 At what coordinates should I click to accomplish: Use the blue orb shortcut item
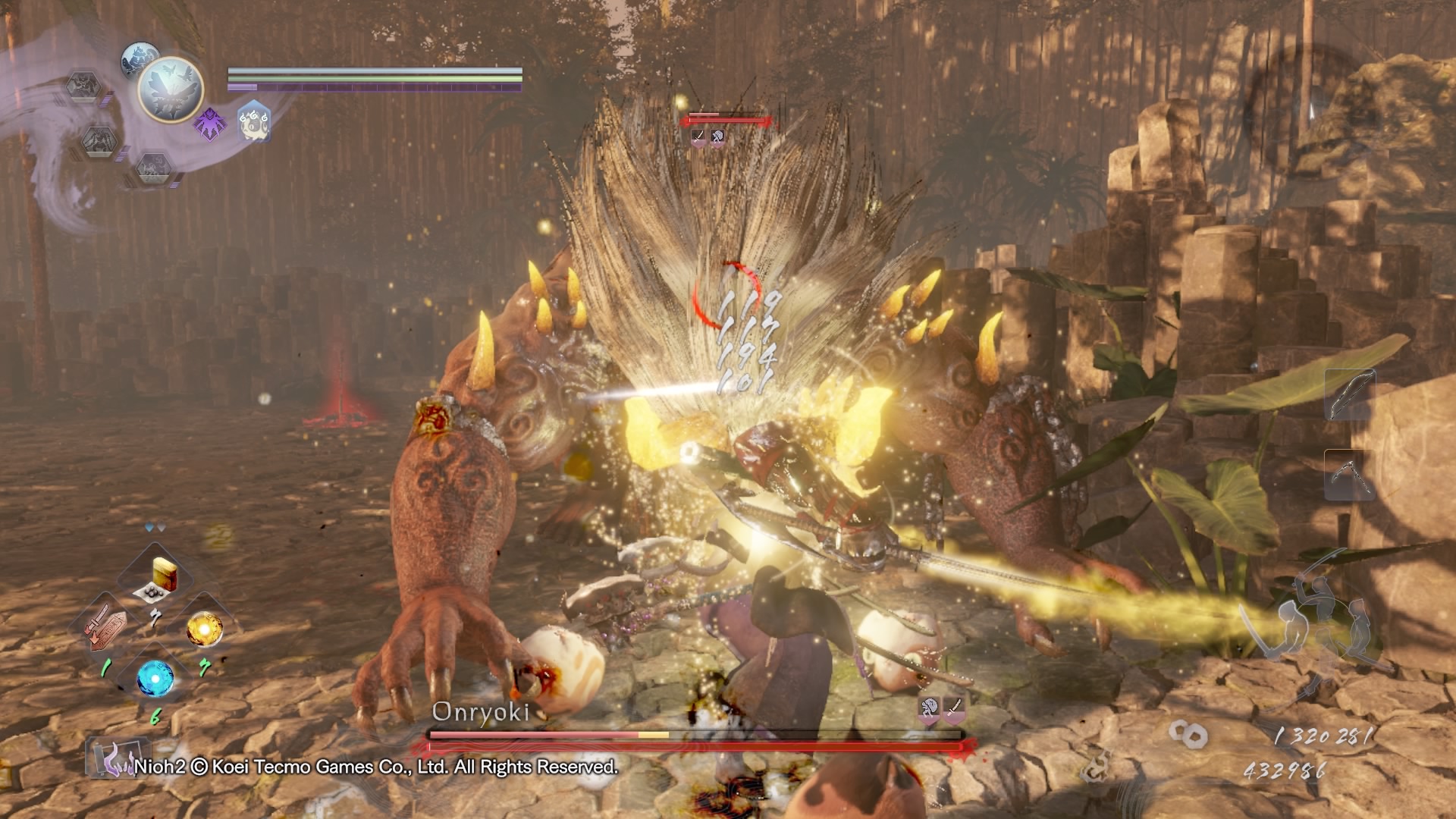pyautogui.click(x=155, y=678)
